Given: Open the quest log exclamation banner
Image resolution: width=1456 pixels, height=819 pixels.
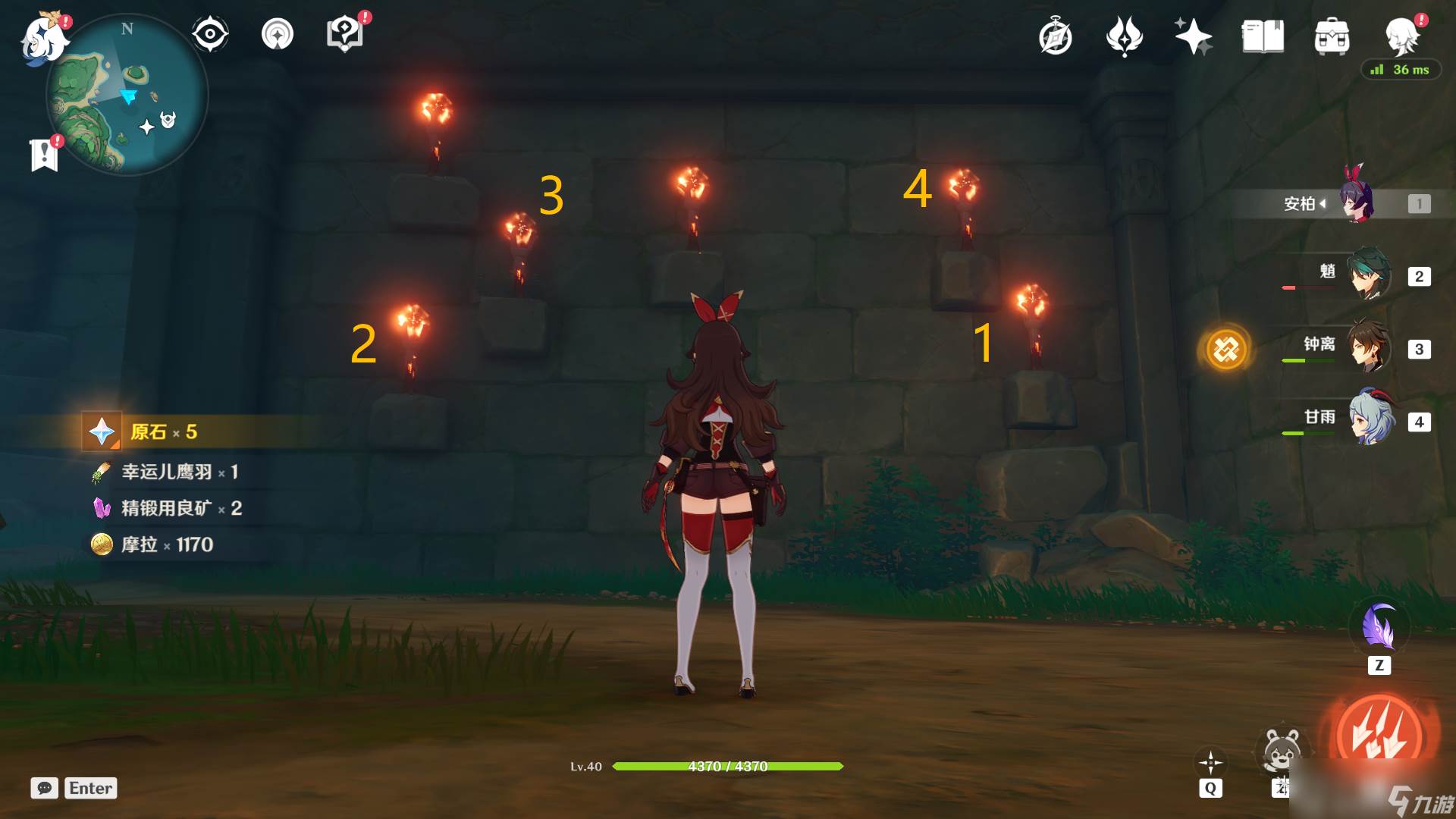Looking at the screenshot, I should pyautogui.click(x=45, y=155).
